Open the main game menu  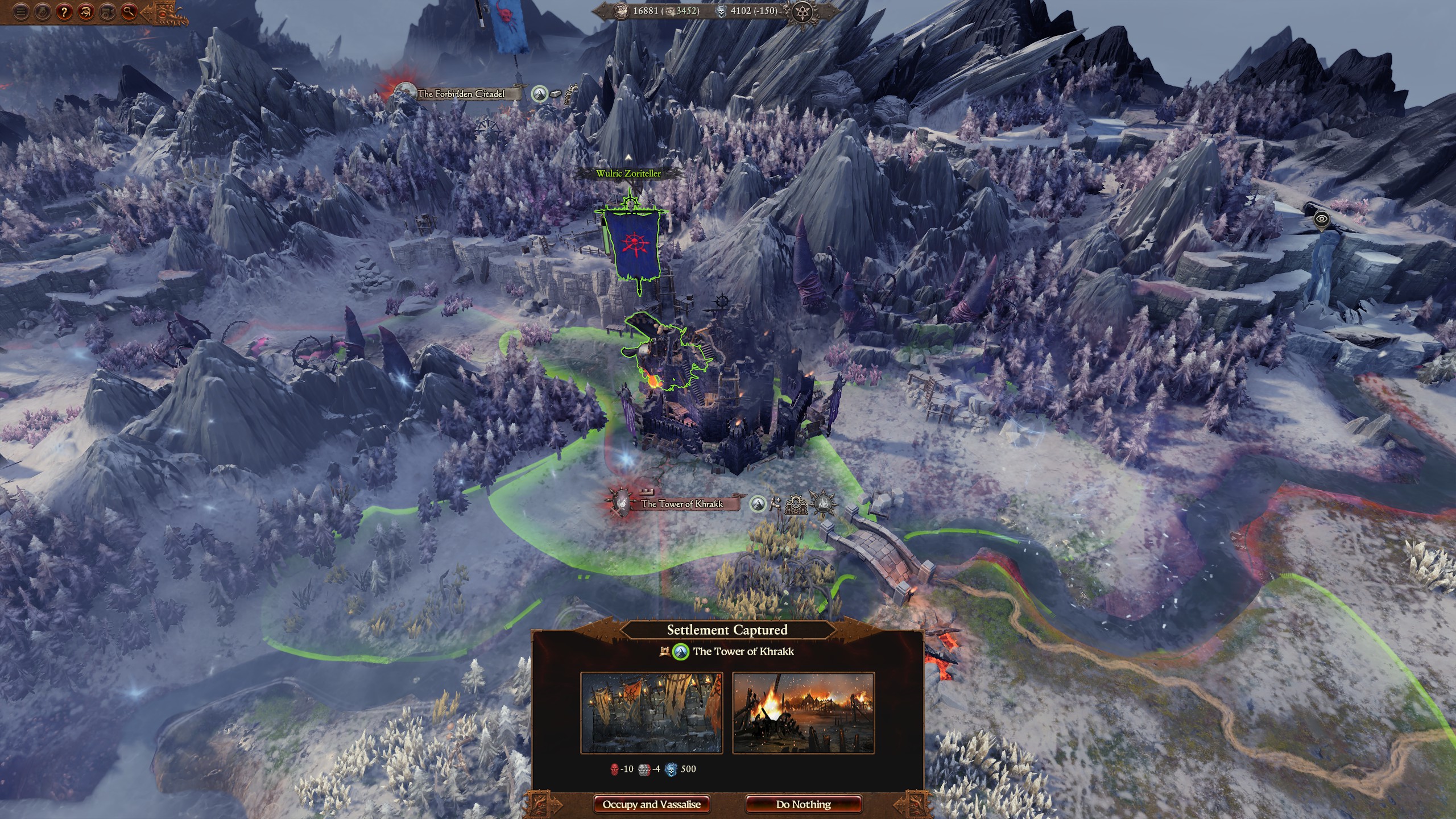coord(21,13)
